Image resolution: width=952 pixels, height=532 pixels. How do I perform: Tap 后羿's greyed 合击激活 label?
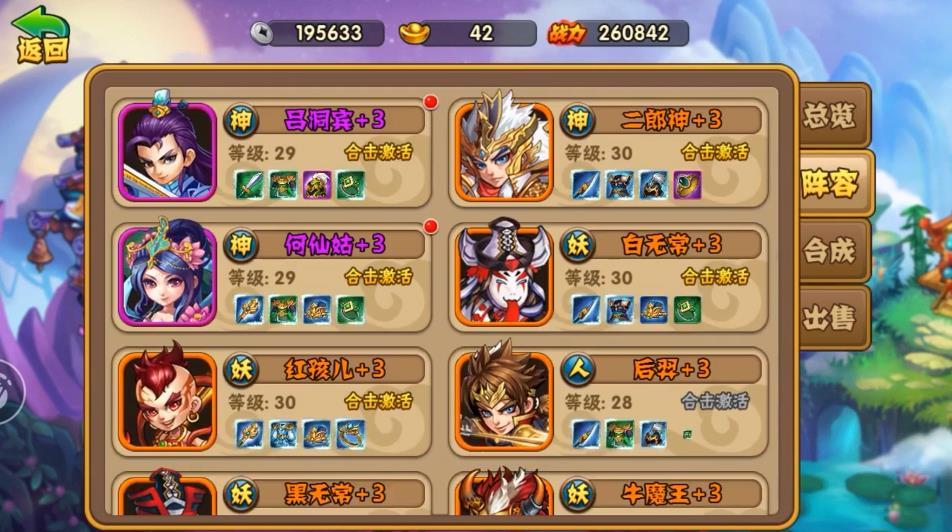(x=716, y=401)
